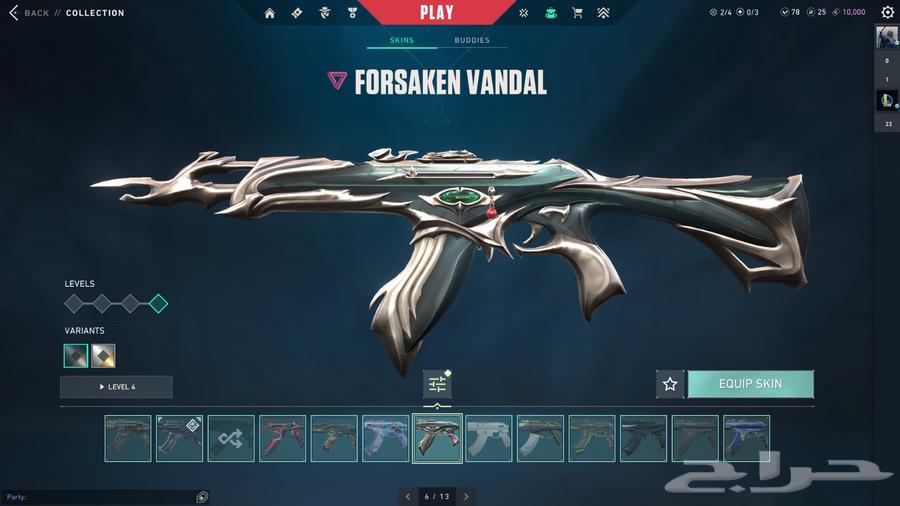Go to next skin page arrow
This screenshot has width=900, height=506.
pos(466,496)
